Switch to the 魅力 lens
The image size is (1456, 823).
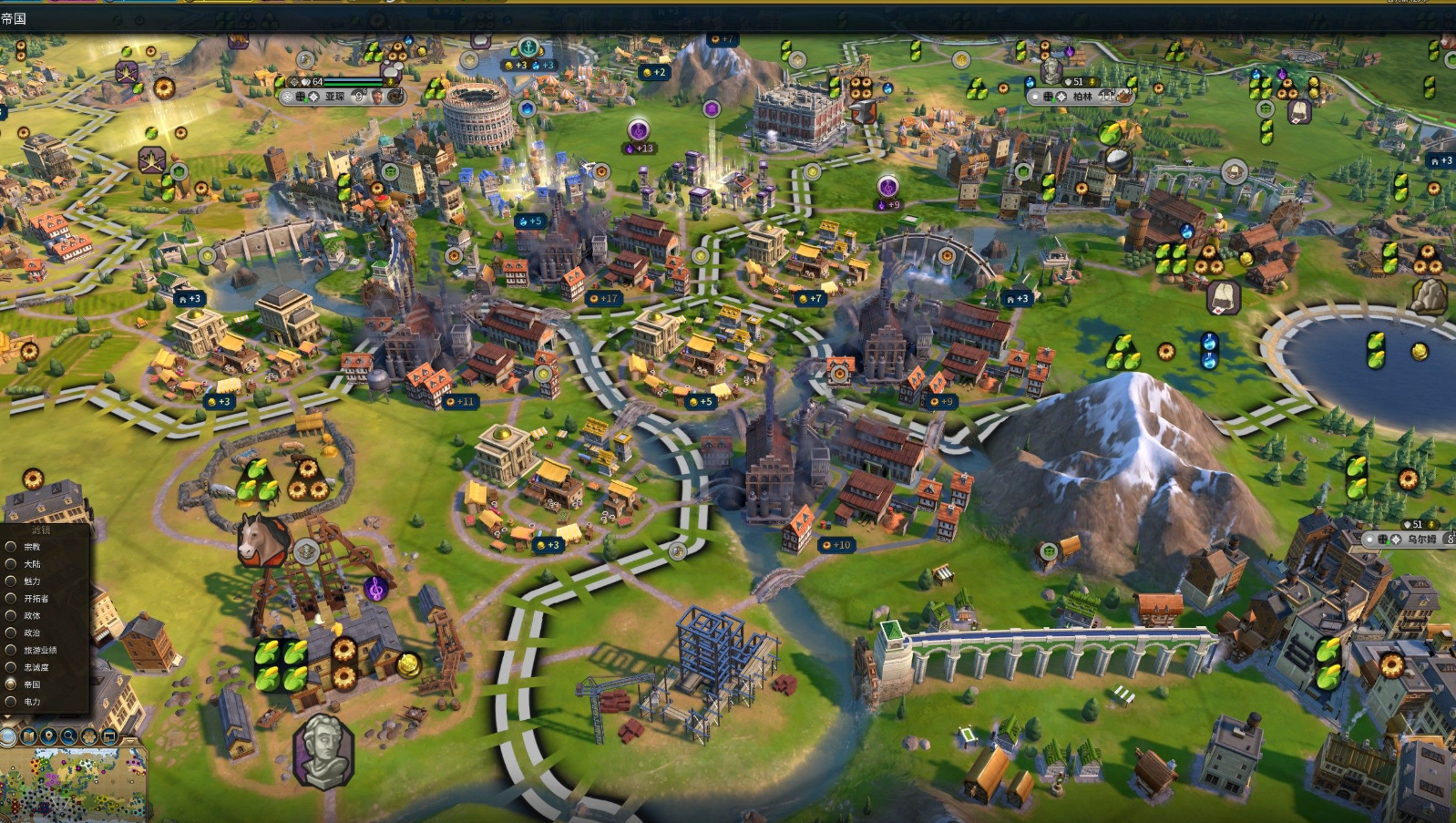click(x=12, y=581)
